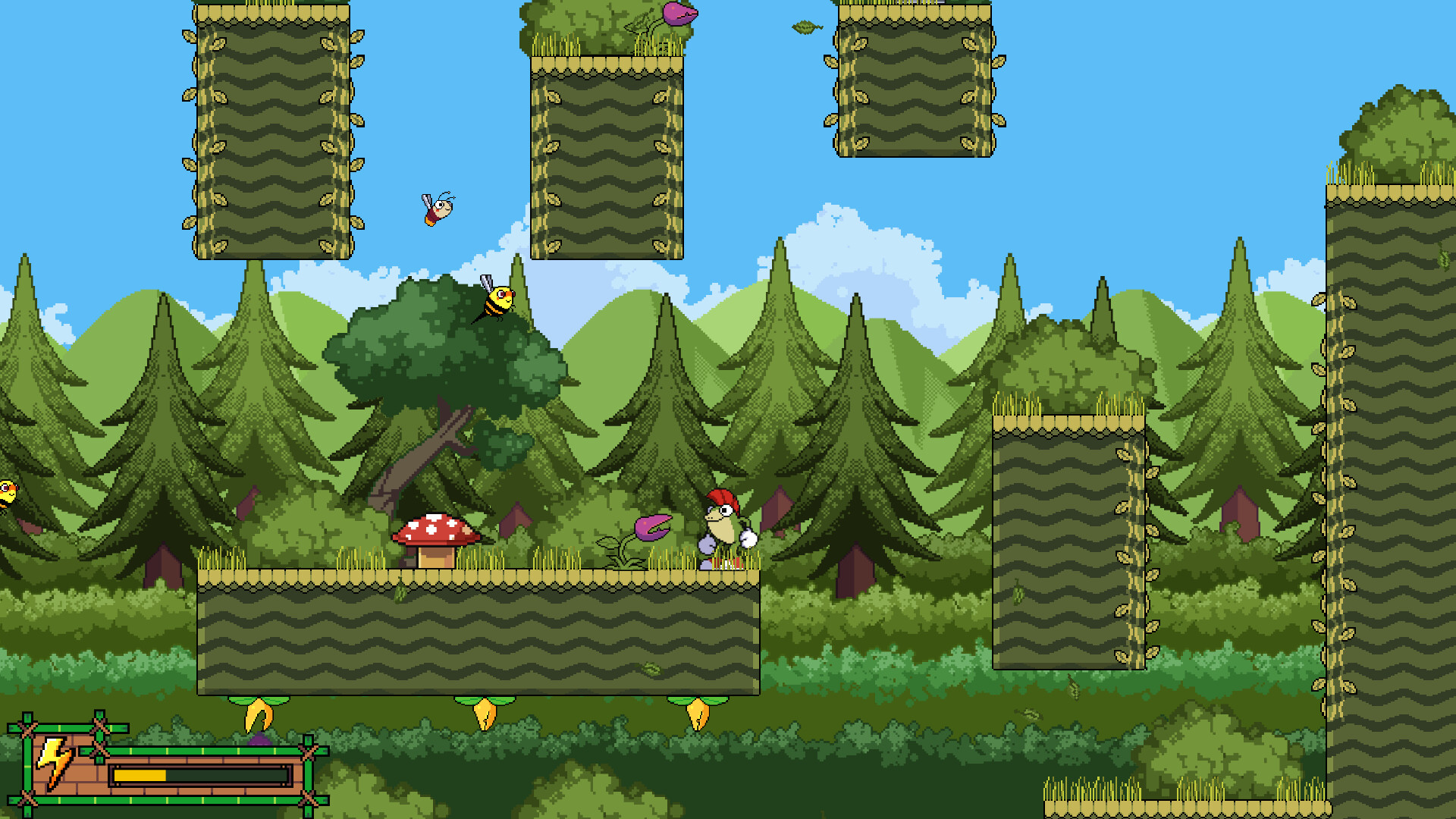Select the red spotted mushroom house
Viewport: 1456px width, 819px height.
click(x=436, y=535)
